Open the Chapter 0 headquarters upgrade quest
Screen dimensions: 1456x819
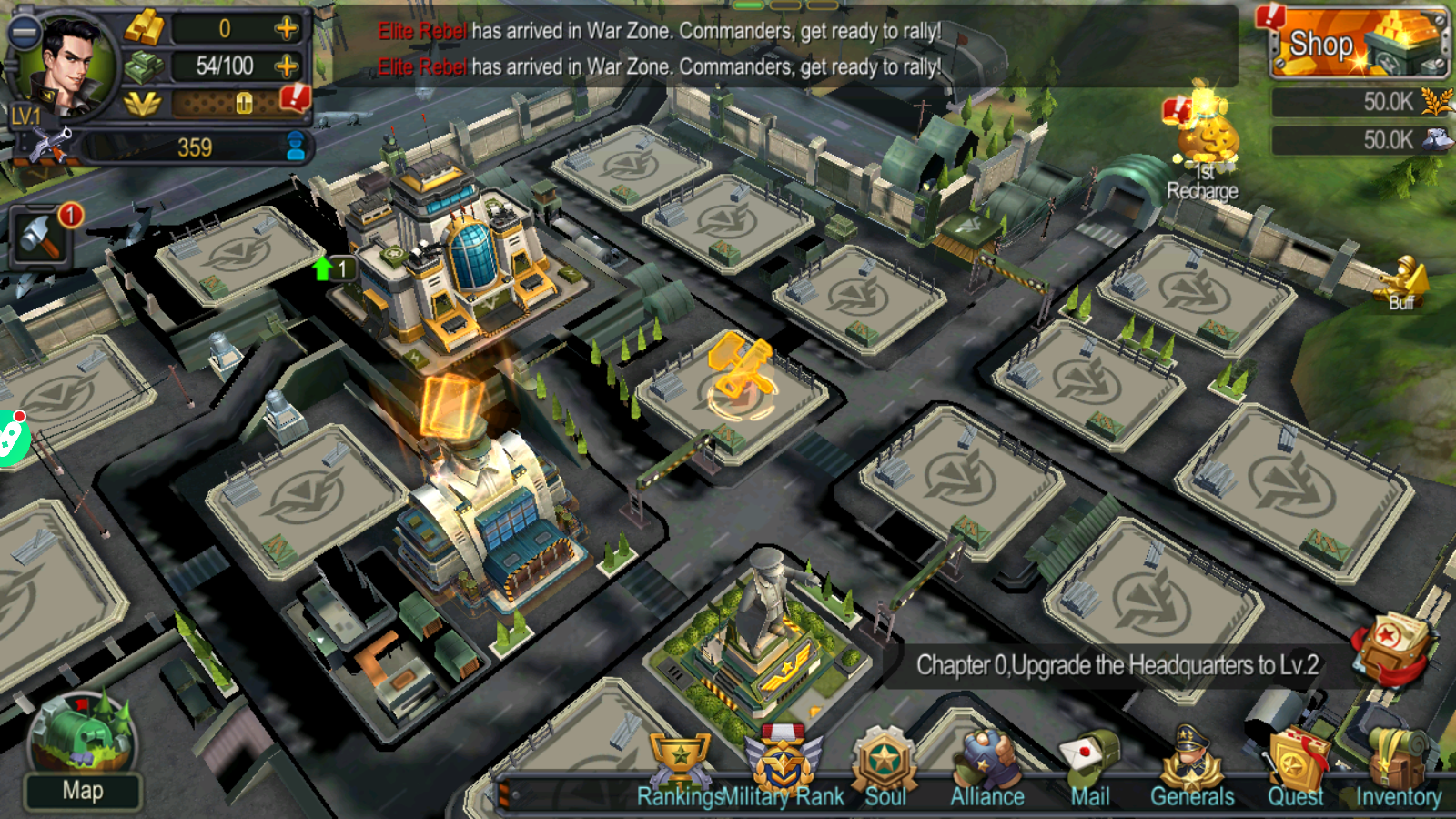1117,665
